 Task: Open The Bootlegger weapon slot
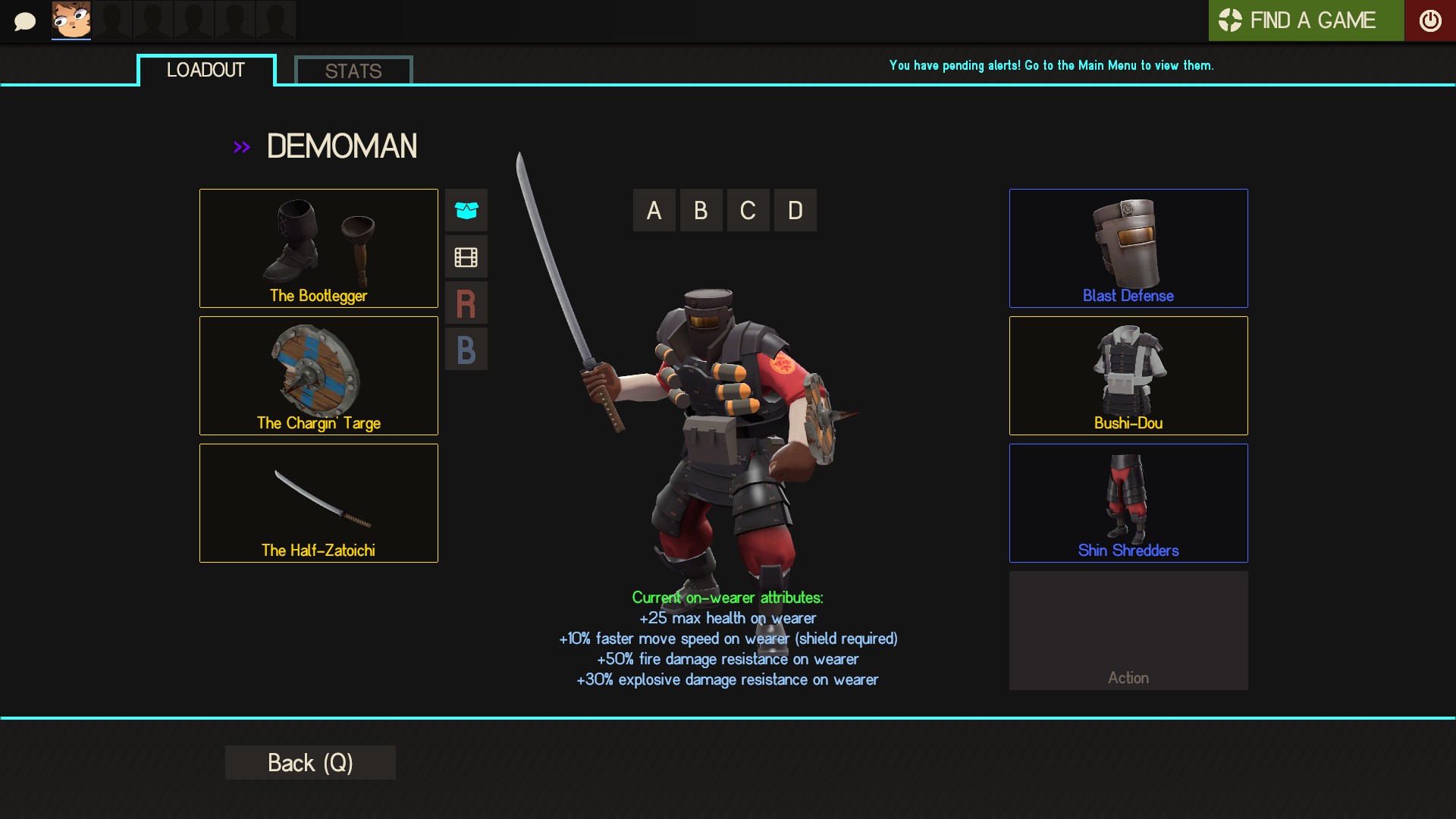(x=318, y=248)
